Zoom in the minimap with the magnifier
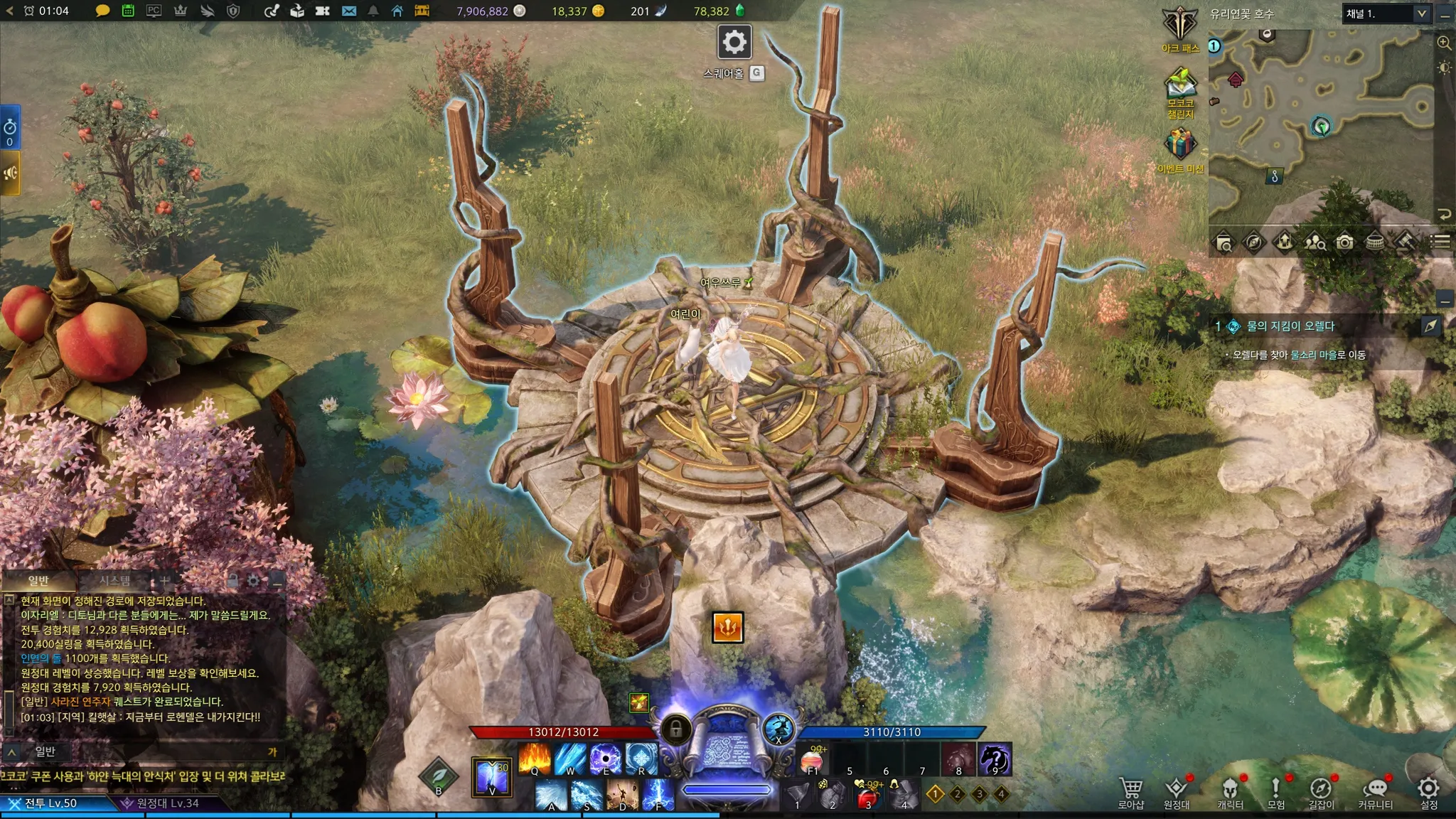Screen dimensions: 1456x819 click(x=1444, y=43)
